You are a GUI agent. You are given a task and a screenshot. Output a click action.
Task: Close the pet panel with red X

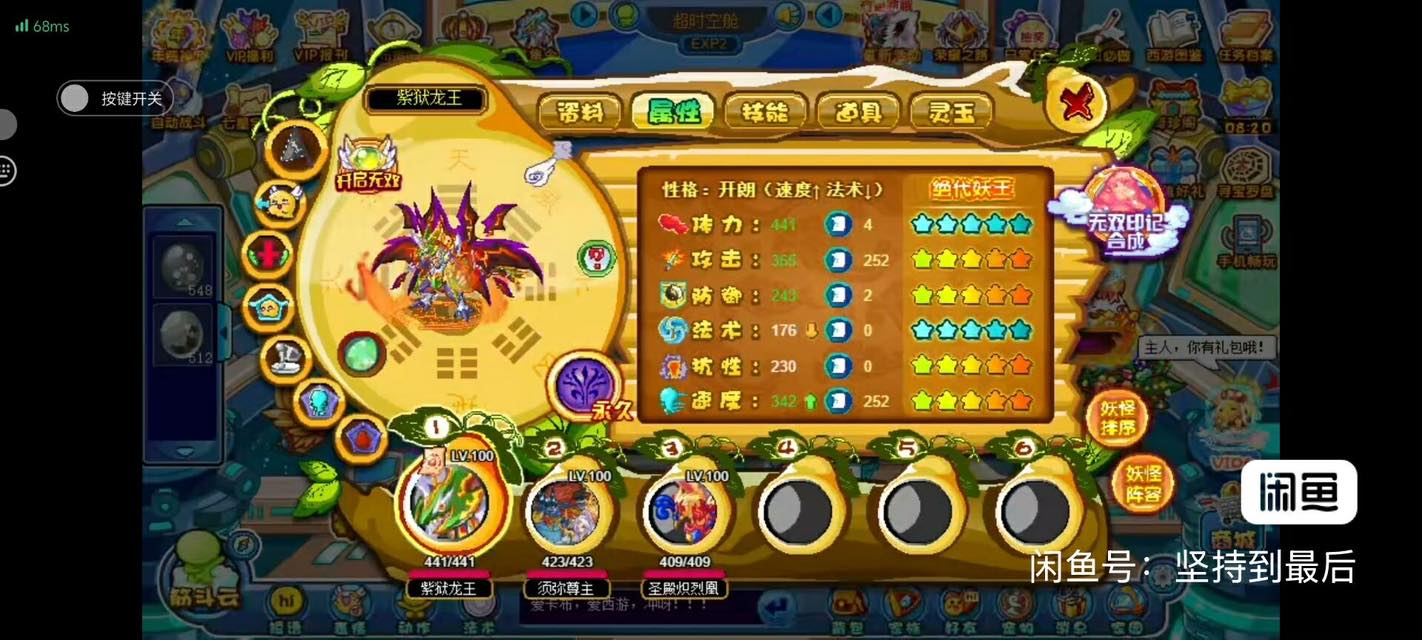(1076, 101)
